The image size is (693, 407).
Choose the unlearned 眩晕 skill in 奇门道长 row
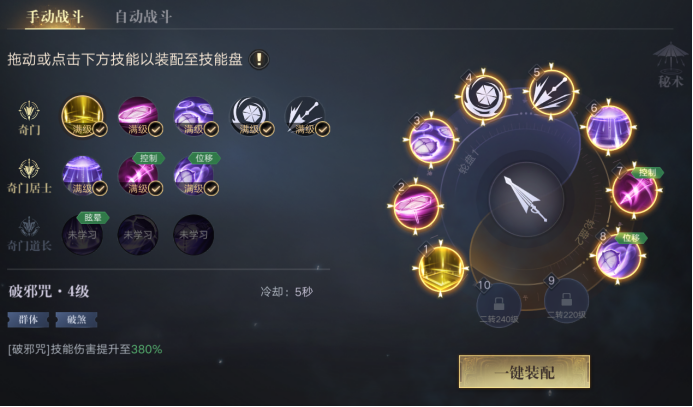[x=82, y=233]
